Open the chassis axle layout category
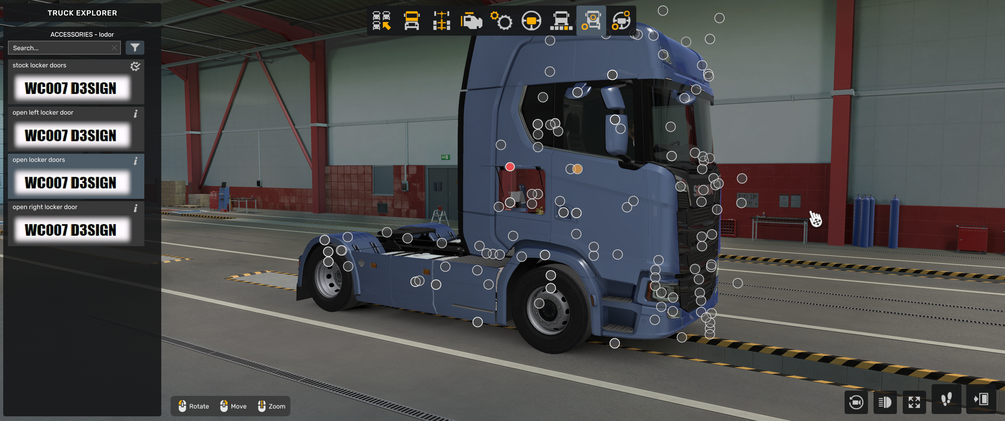The width and height of the screenshot is (1005, 421). coord(441,21)
